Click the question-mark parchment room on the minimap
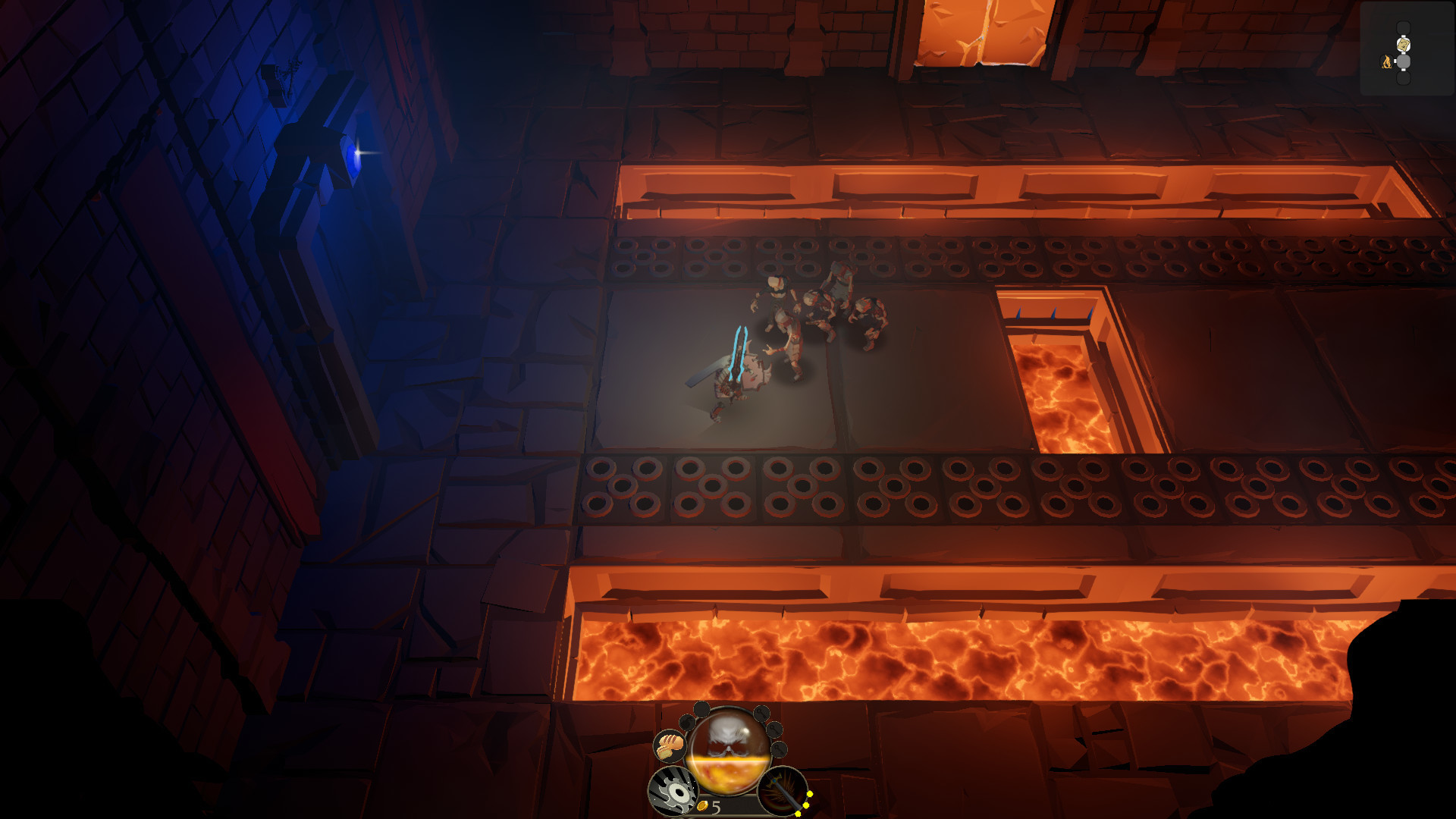Viewport: 1456px width, 819px height. [1403, 44]
